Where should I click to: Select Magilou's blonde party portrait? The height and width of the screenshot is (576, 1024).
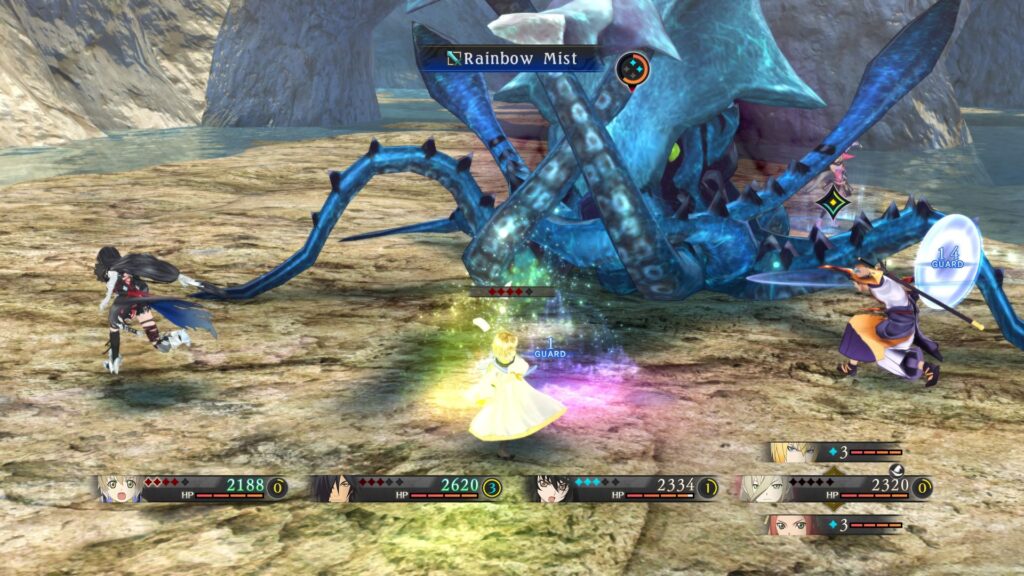coord(118,488)
